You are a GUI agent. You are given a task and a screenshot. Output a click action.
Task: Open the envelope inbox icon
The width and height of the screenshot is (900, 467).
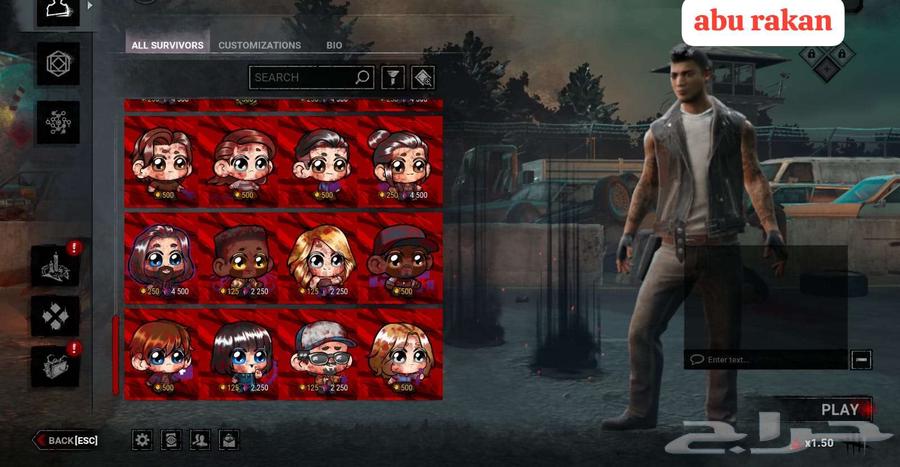229,439
